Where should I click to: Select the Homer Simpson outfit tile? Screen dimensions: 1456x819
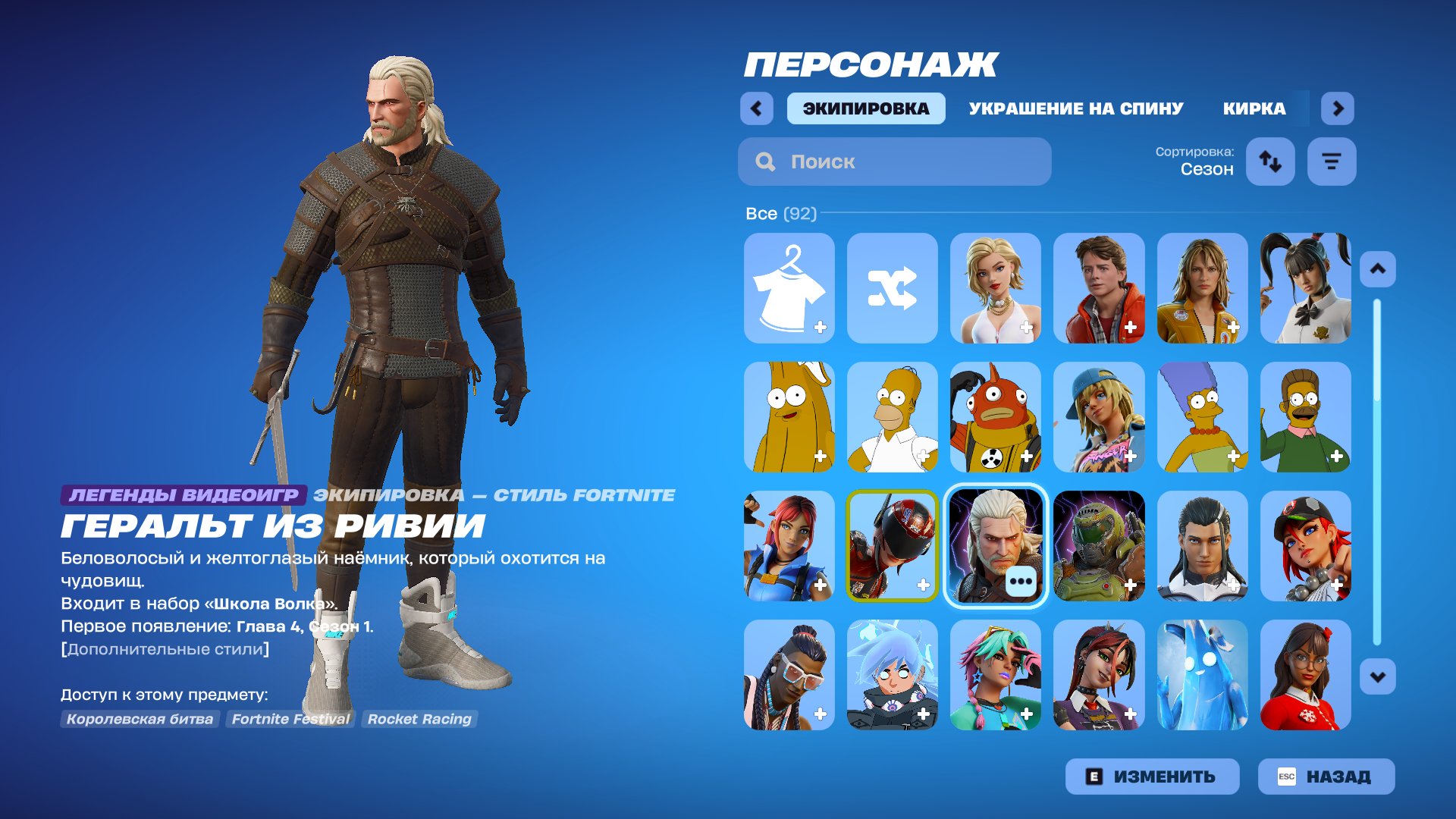[893, 418]
